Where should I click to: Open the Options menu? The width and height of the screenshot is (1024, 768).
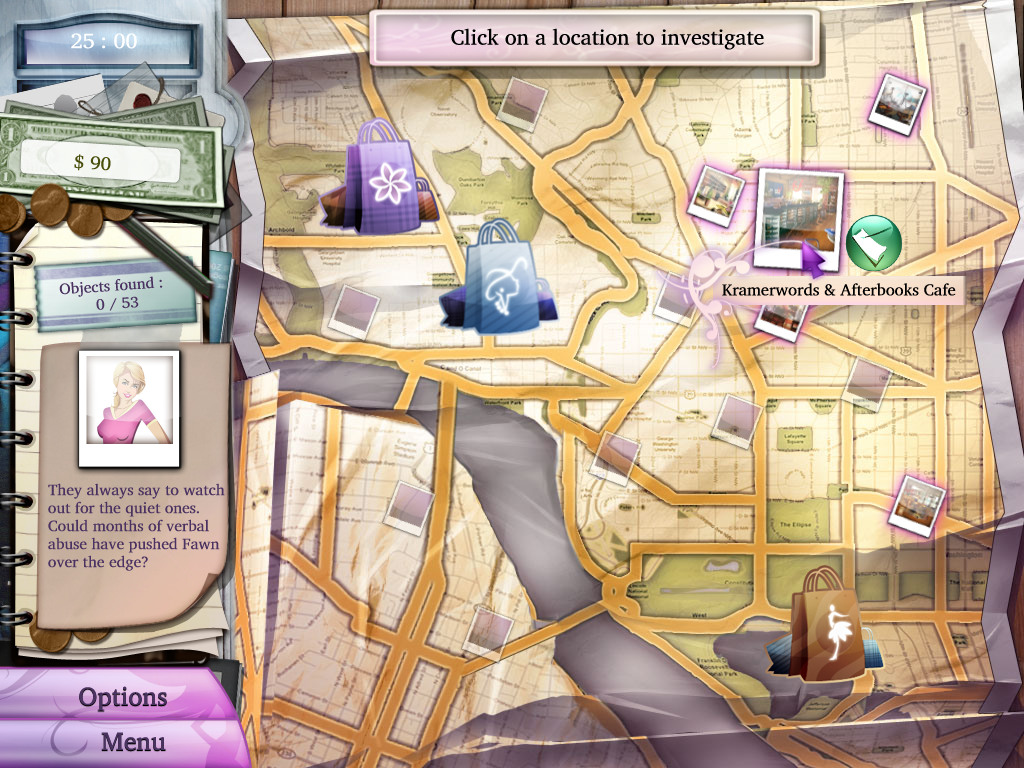[122, 697]
